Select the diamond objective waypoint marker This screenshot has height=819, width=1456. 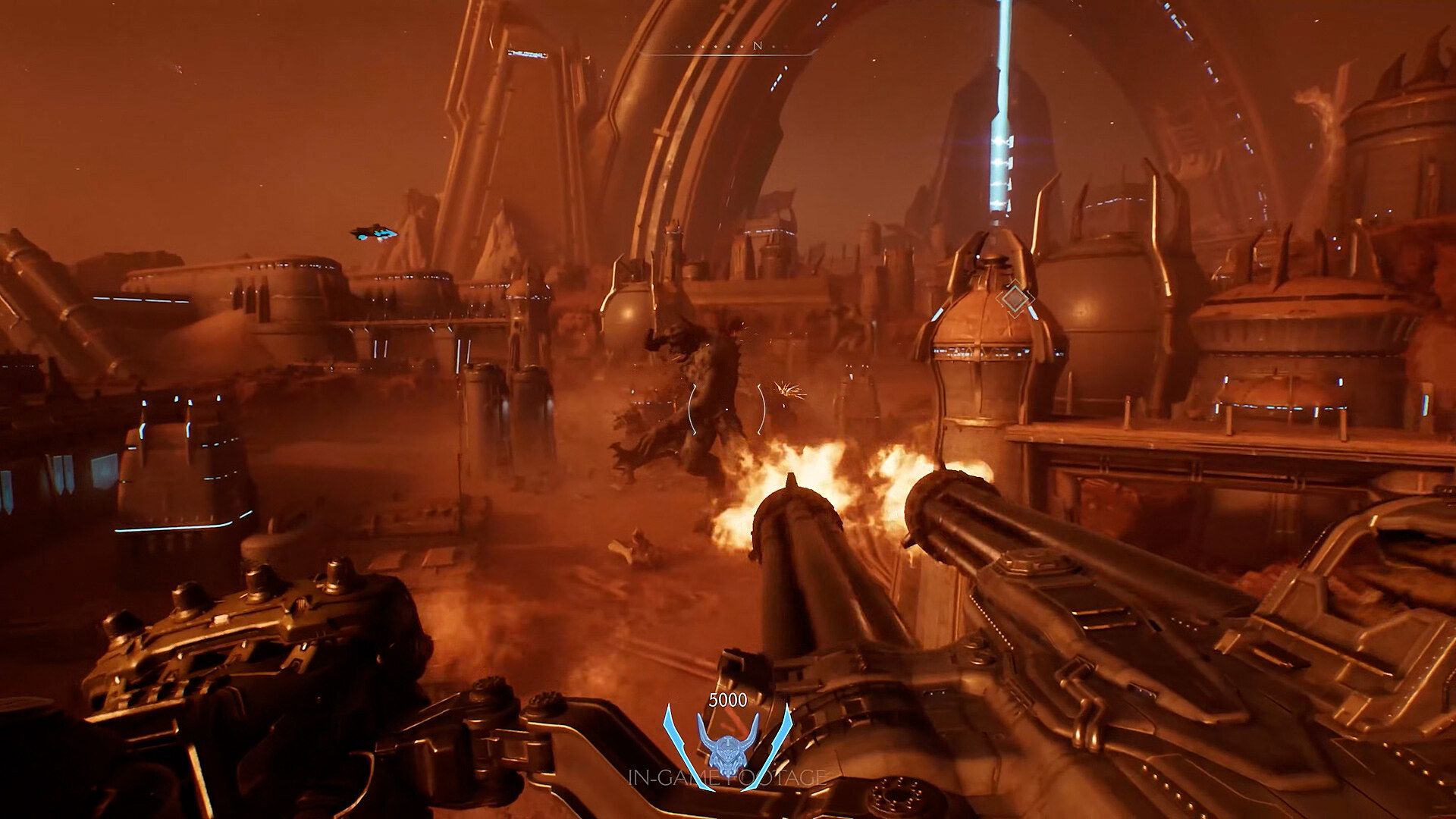point(1015,298)
